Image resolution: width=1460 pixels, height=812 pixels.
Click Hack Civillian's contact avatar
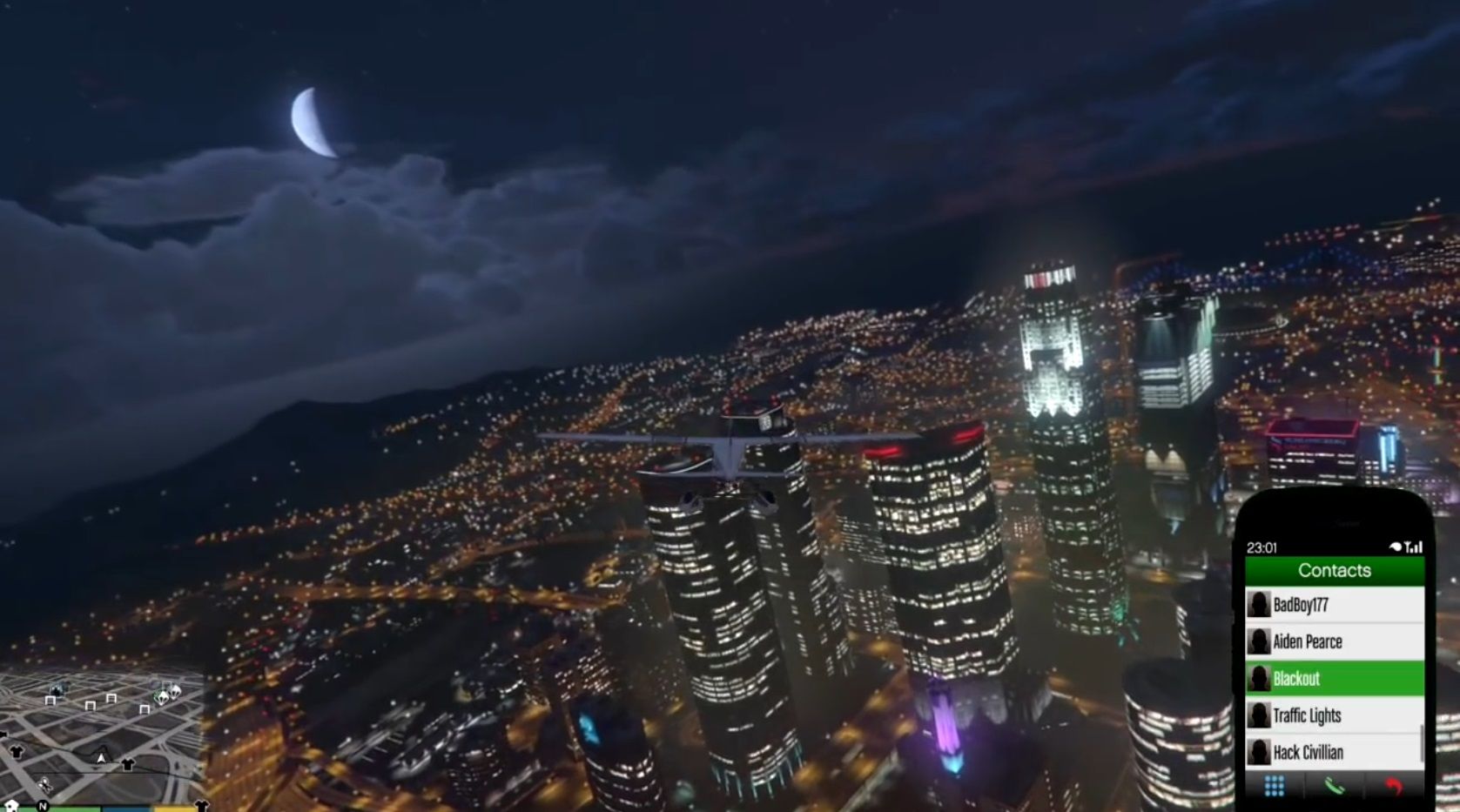click(x=1259, y=751)
